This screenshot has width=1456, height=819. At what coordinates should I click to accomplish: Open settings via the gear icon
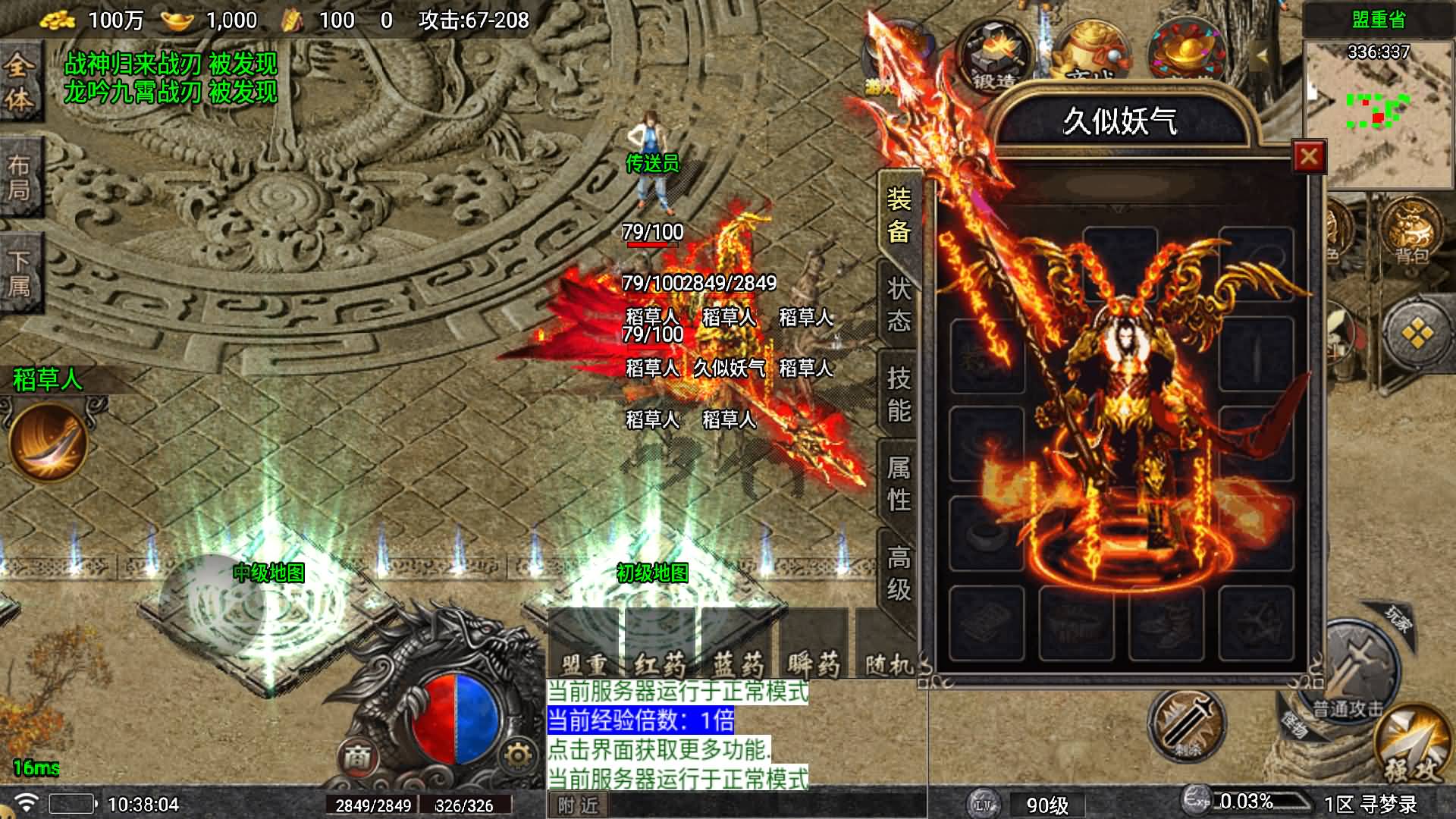tap(518, 755)
